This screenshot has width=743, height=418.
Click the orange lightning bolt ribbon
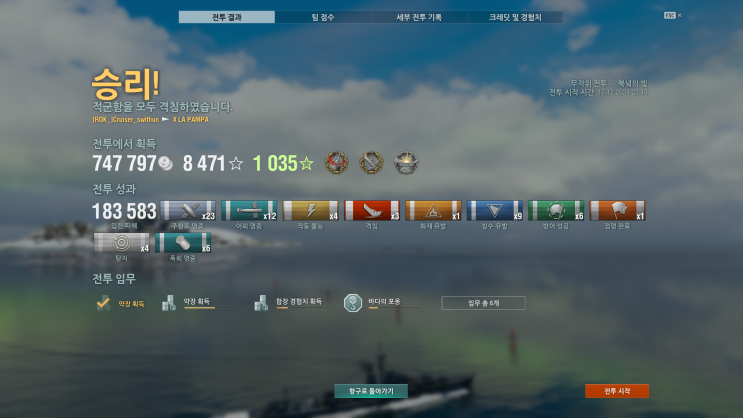point(310,210)
